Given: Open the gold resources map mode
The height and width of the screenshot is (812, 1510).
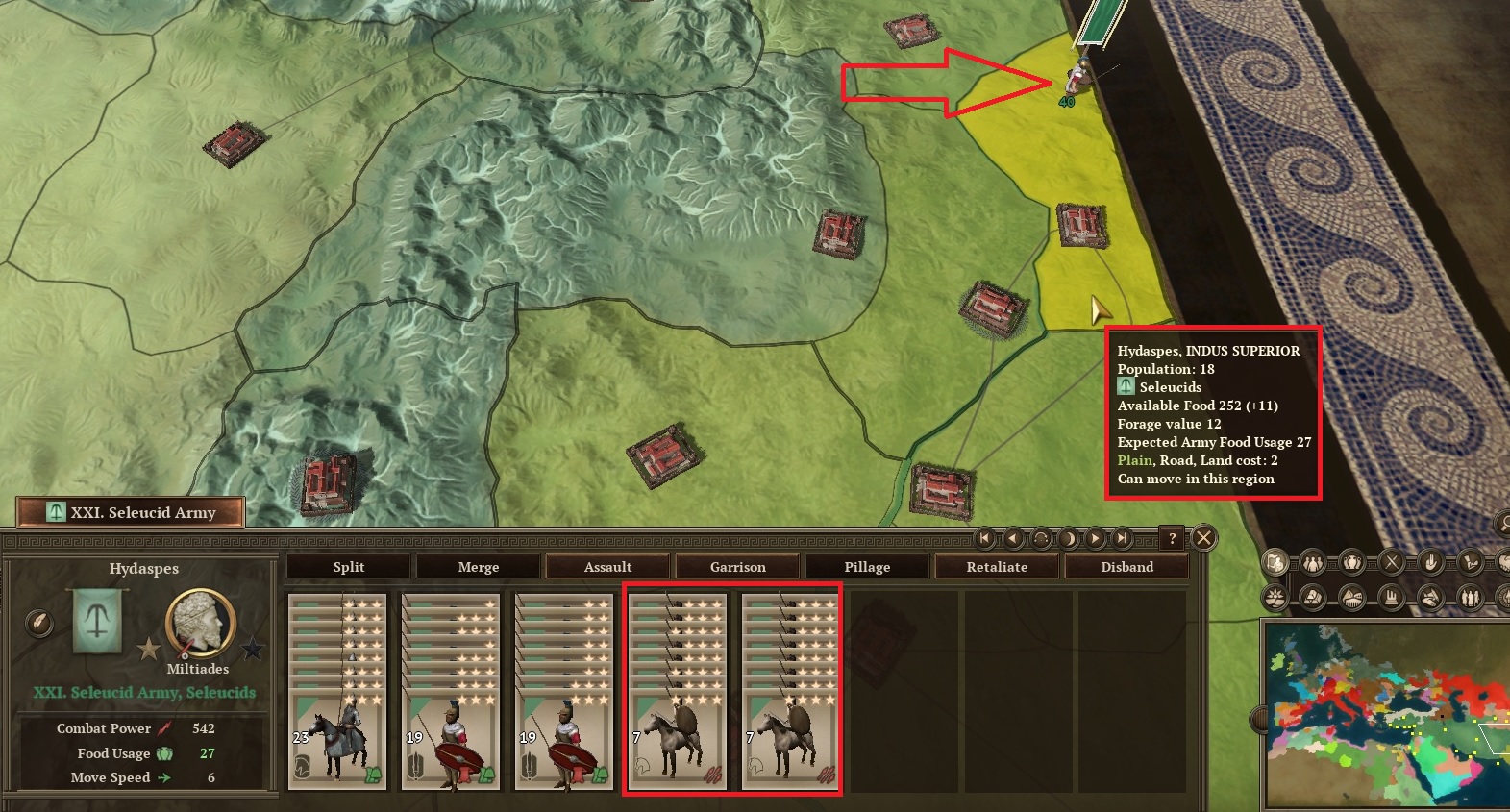Looking at the screenshot, I should point(1313,597).
